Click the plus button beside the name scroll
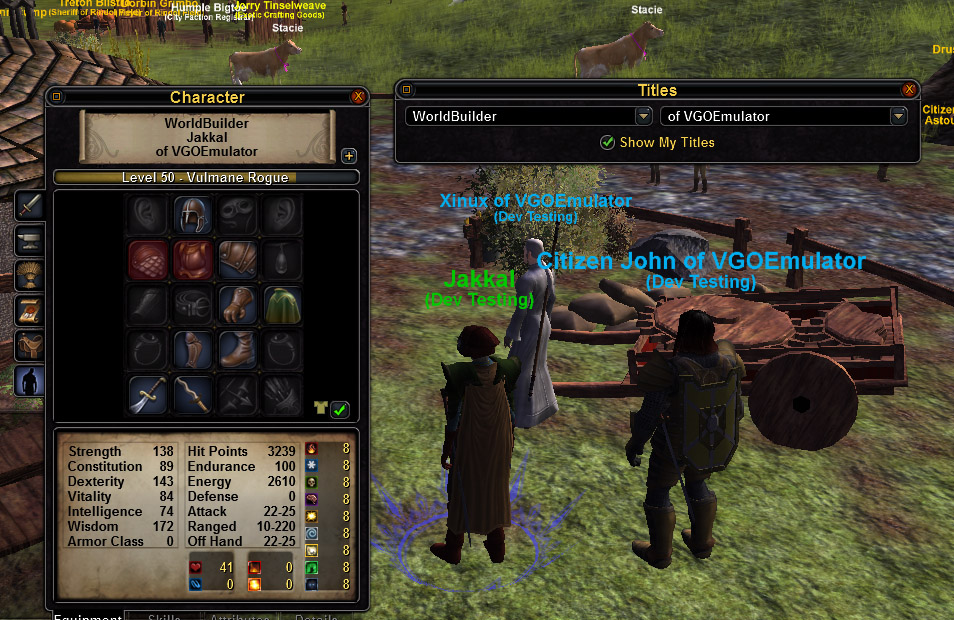 click(349, 155)
